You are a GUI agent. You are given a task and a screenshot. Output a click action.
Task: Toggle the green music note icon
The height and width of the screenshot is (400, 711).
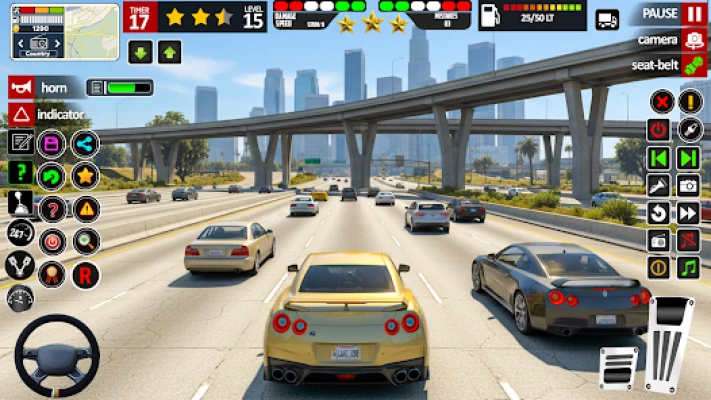688,267
